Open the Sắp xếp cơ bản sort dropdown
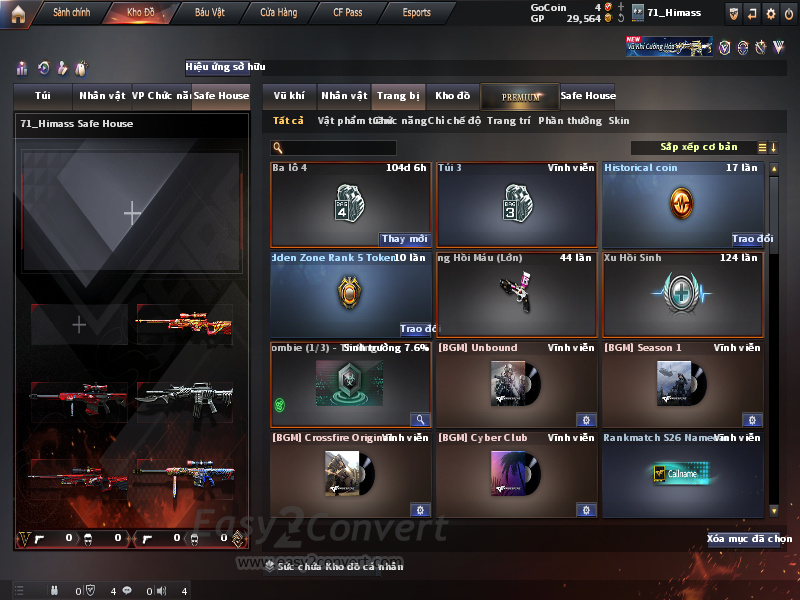 coord(698,147)
